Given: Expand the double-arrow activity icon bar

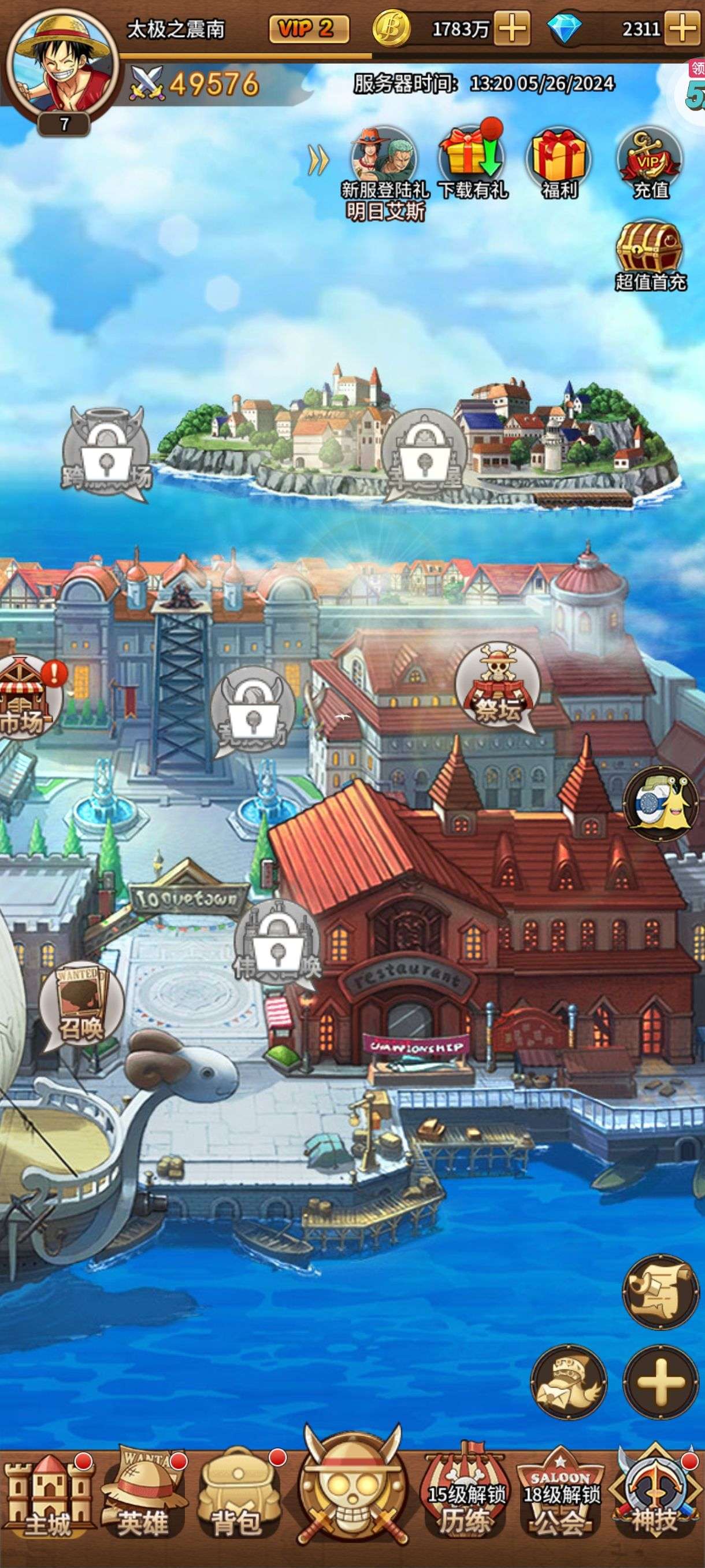Looking at the screenshot, I should [x=319, y=161].
